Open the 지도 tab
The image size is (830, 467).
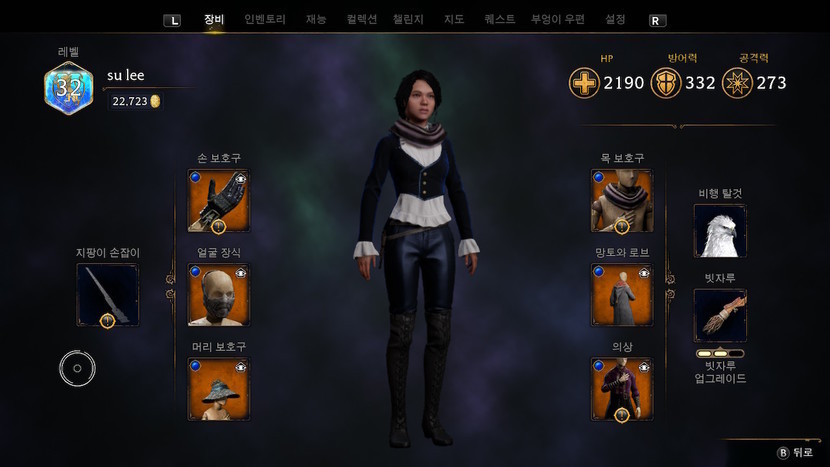[453, 19]
